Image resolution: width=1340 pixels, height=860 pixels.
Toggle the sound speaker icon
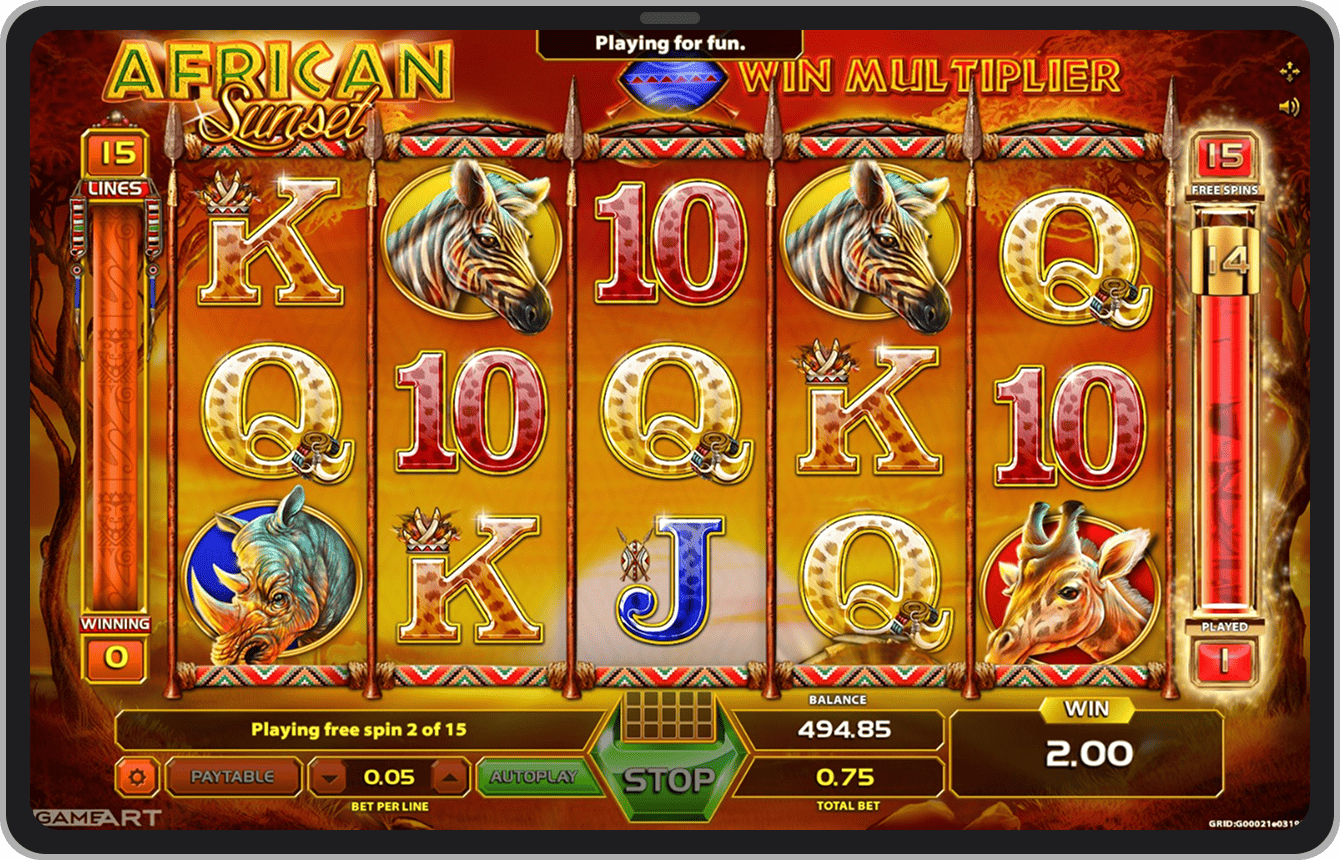point(1289,106)
